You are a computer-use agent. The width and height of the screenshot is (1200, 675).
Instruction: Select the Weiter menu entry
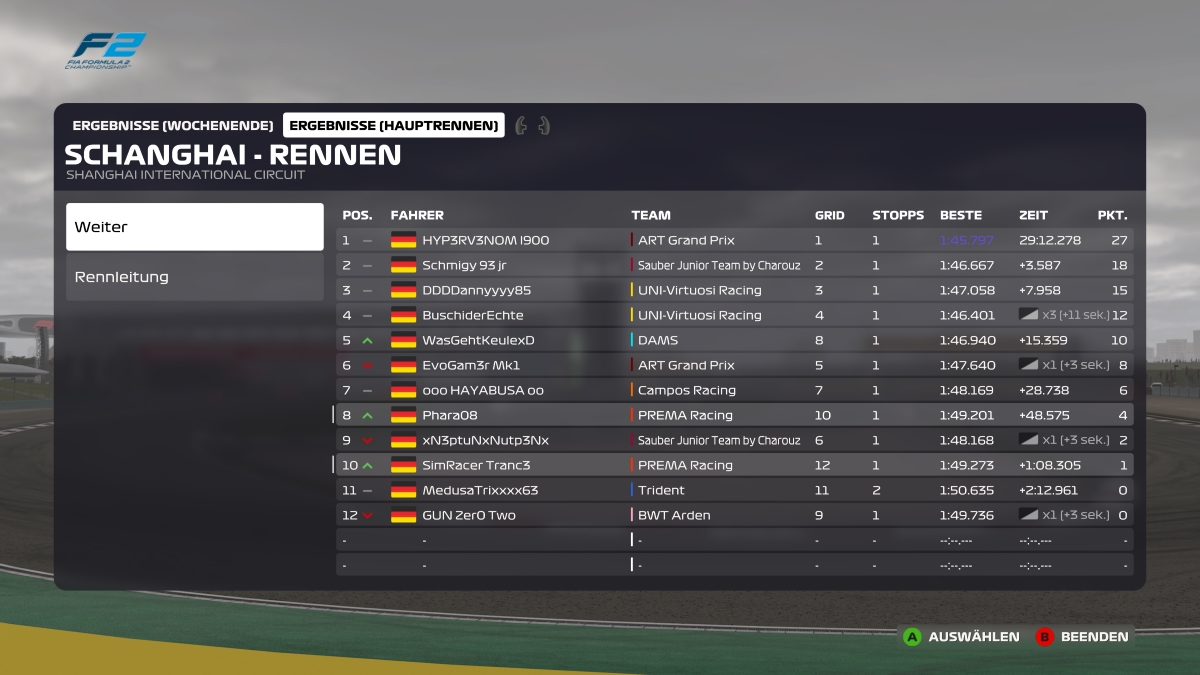(x=195, y=227)
